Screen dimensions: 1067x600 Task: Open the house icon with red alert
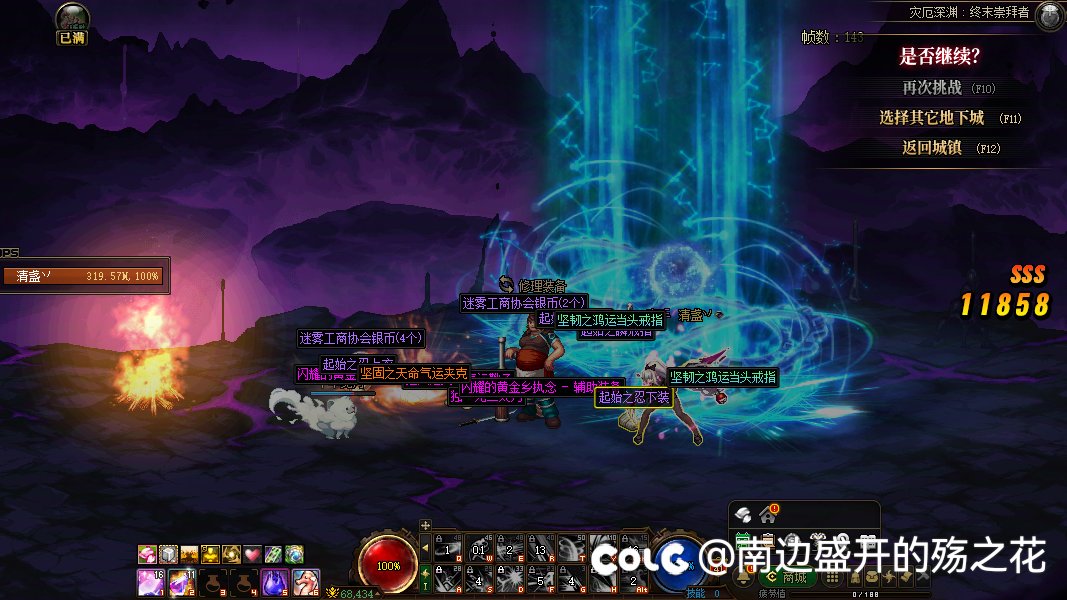click(768, 514)
